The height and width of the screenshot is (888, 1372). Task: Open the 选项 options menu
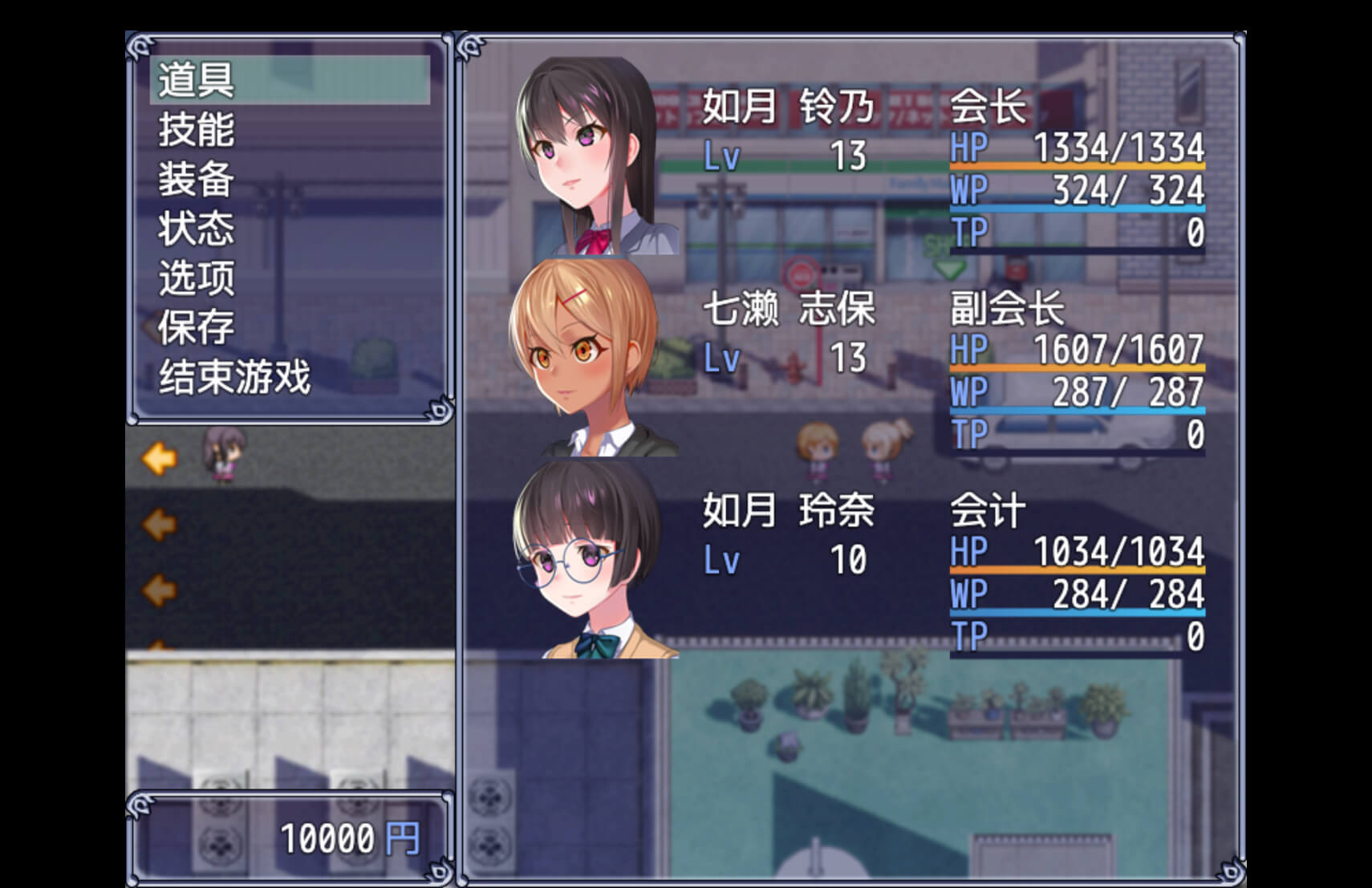point(197,278)
